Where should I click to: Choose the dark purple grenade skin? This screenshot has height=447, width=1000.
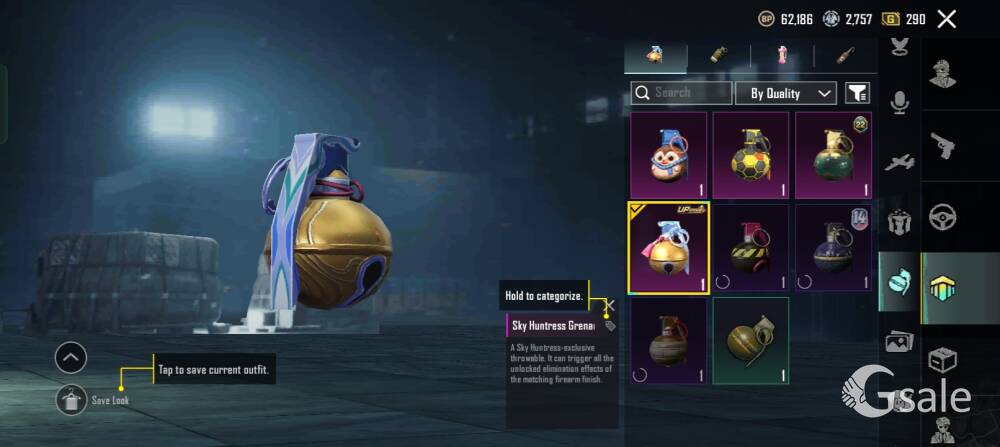click(833, 248)
